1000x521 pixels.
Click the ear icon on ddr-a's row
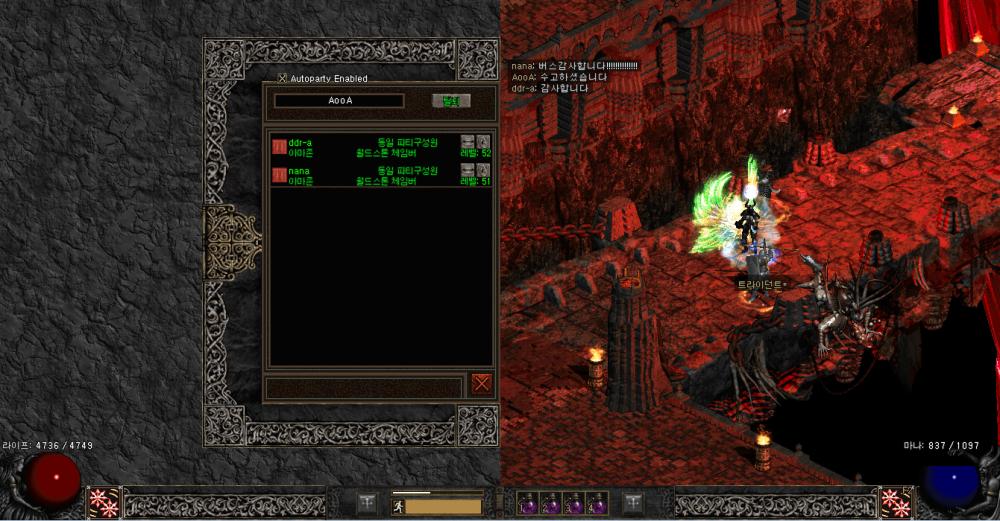[483, 141]
